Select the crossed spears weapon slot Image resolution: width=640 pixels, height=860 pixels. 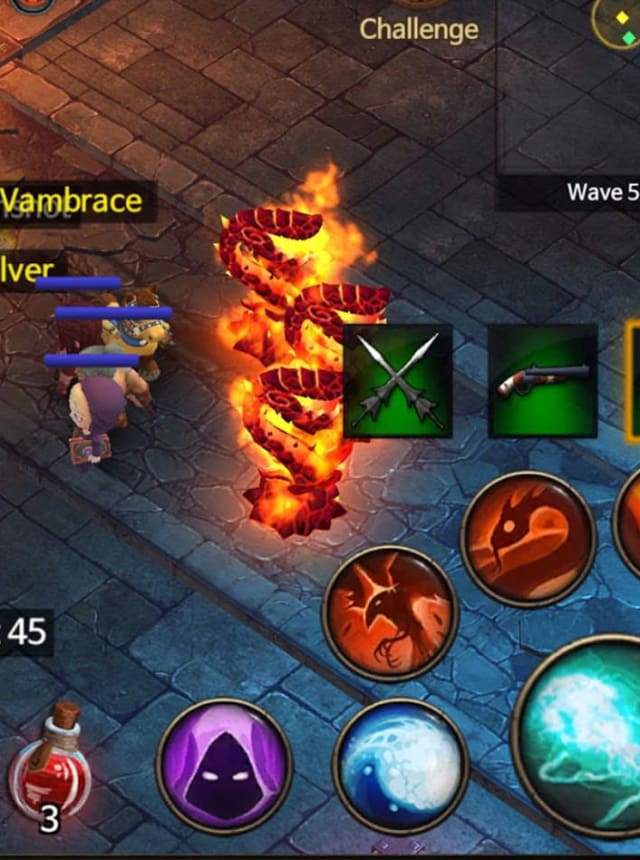click(397, 382)
